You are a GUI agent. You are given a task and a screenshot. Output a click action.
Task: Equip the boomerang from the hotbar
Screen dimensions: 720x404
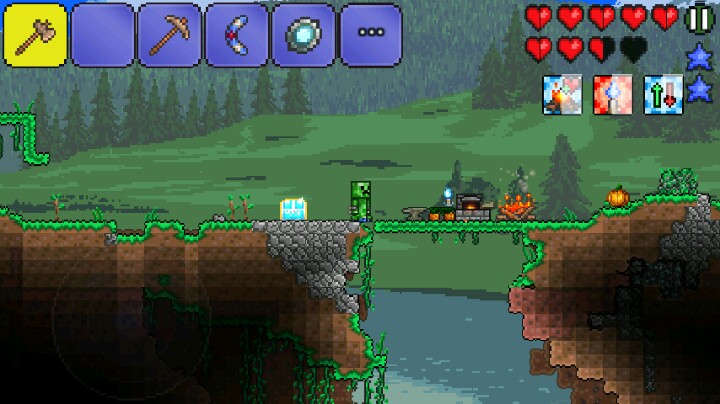236,35
